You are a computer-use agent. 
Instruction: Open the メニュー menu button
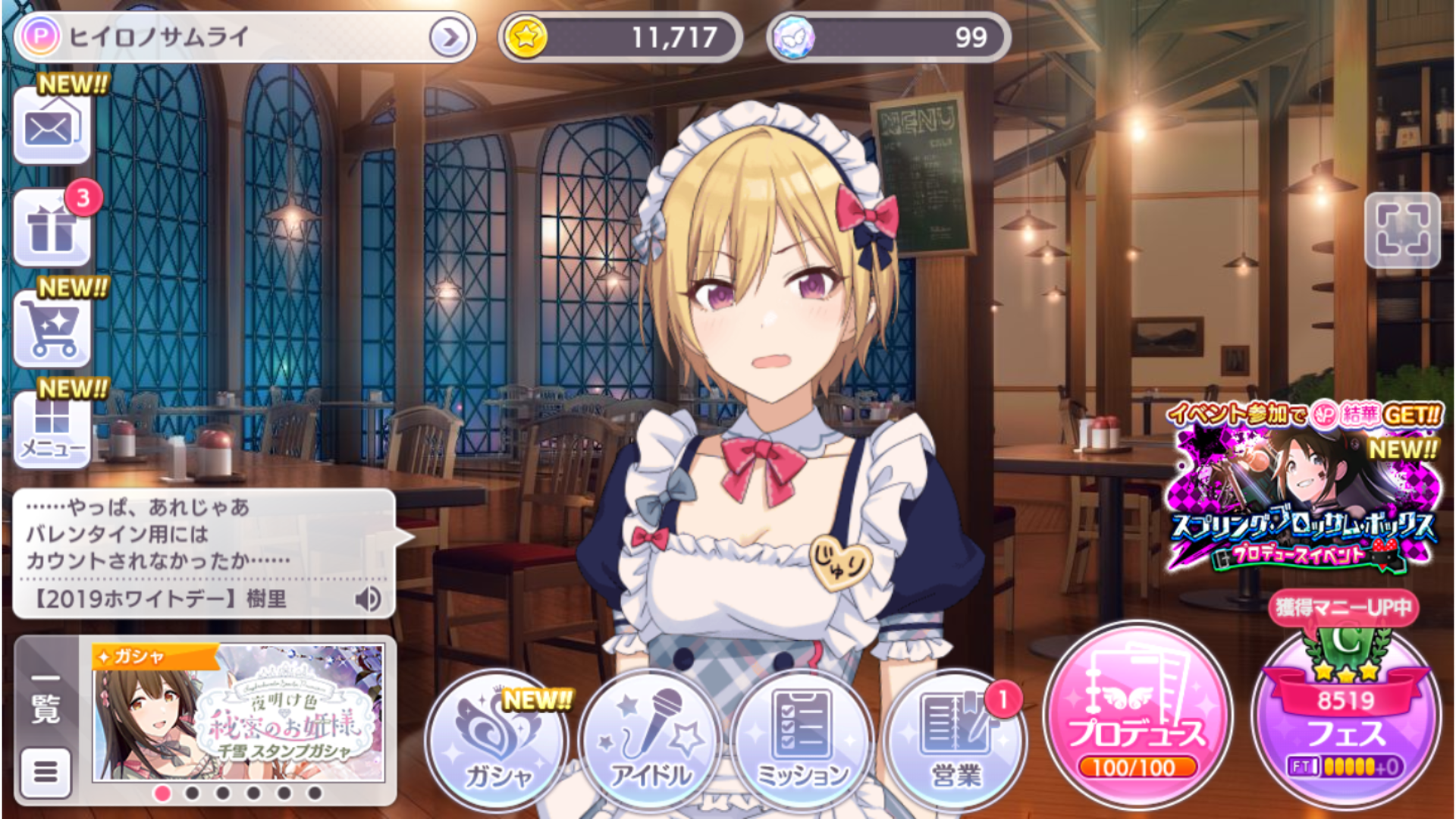click(x=52, y=428)
